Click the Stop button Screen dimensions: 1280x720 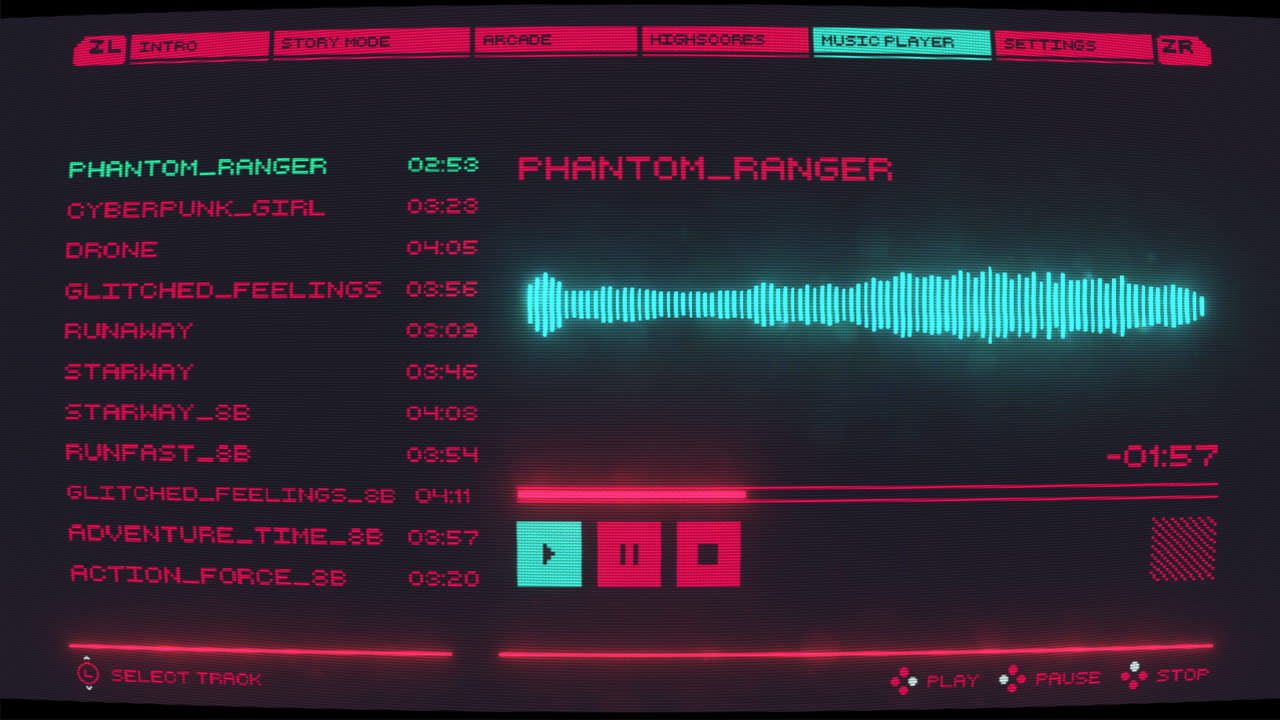point(708,552)
